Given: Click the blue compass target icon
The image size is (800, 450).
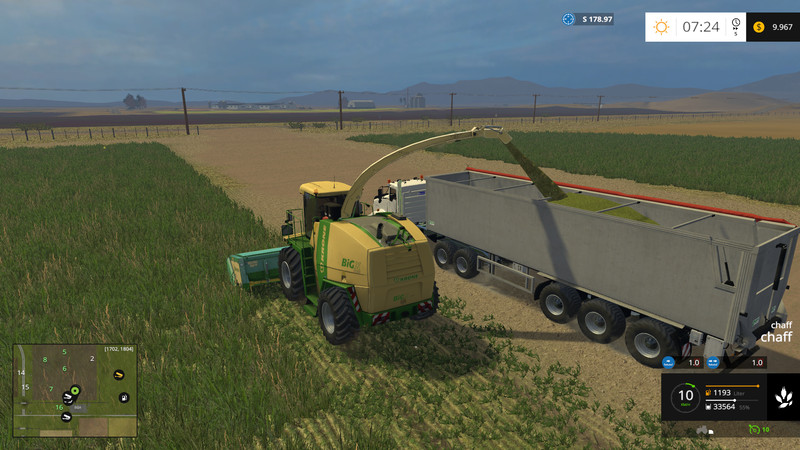Looking at the screenshot, I should (x=569, y=19).
